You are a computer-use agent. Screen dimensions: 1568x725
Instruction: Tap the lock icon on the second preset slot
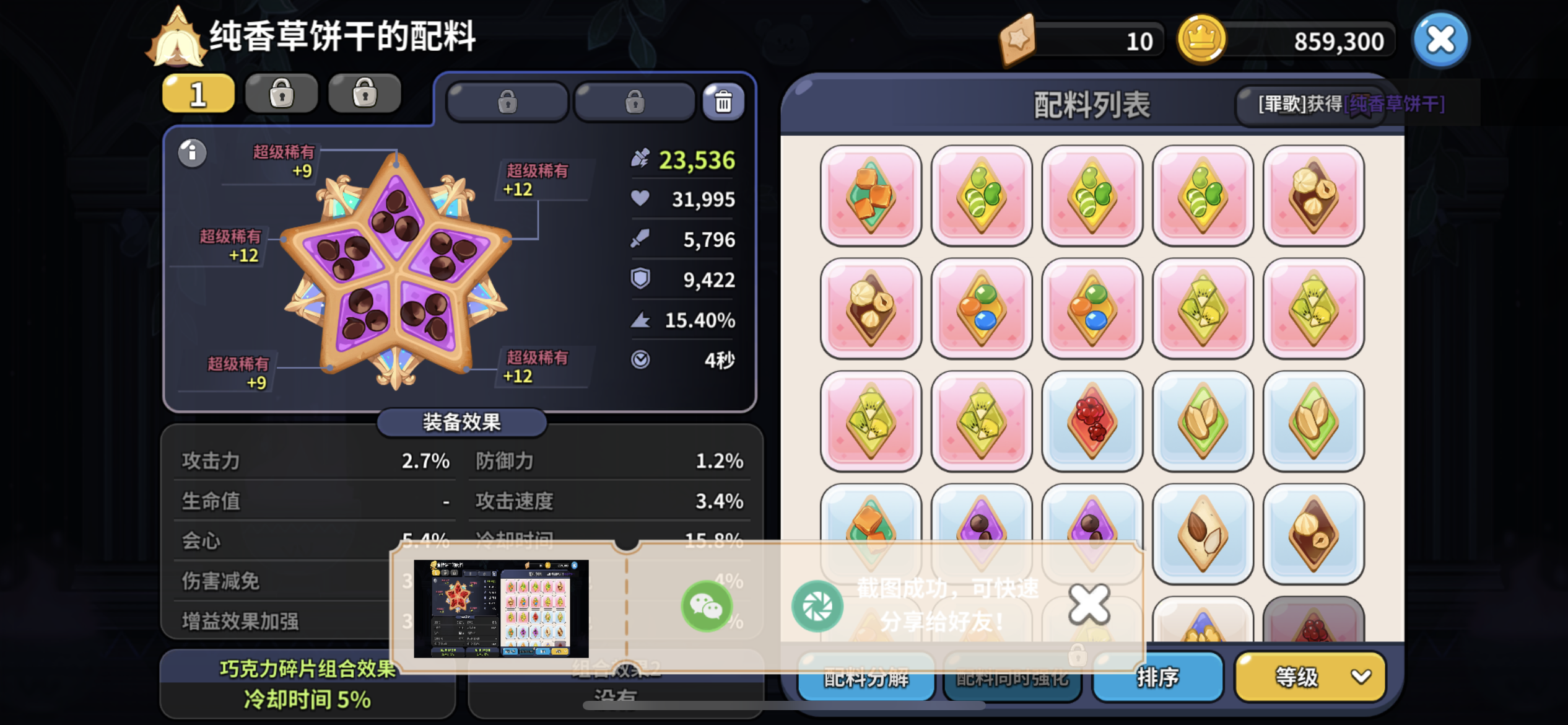tap(282, 93)
